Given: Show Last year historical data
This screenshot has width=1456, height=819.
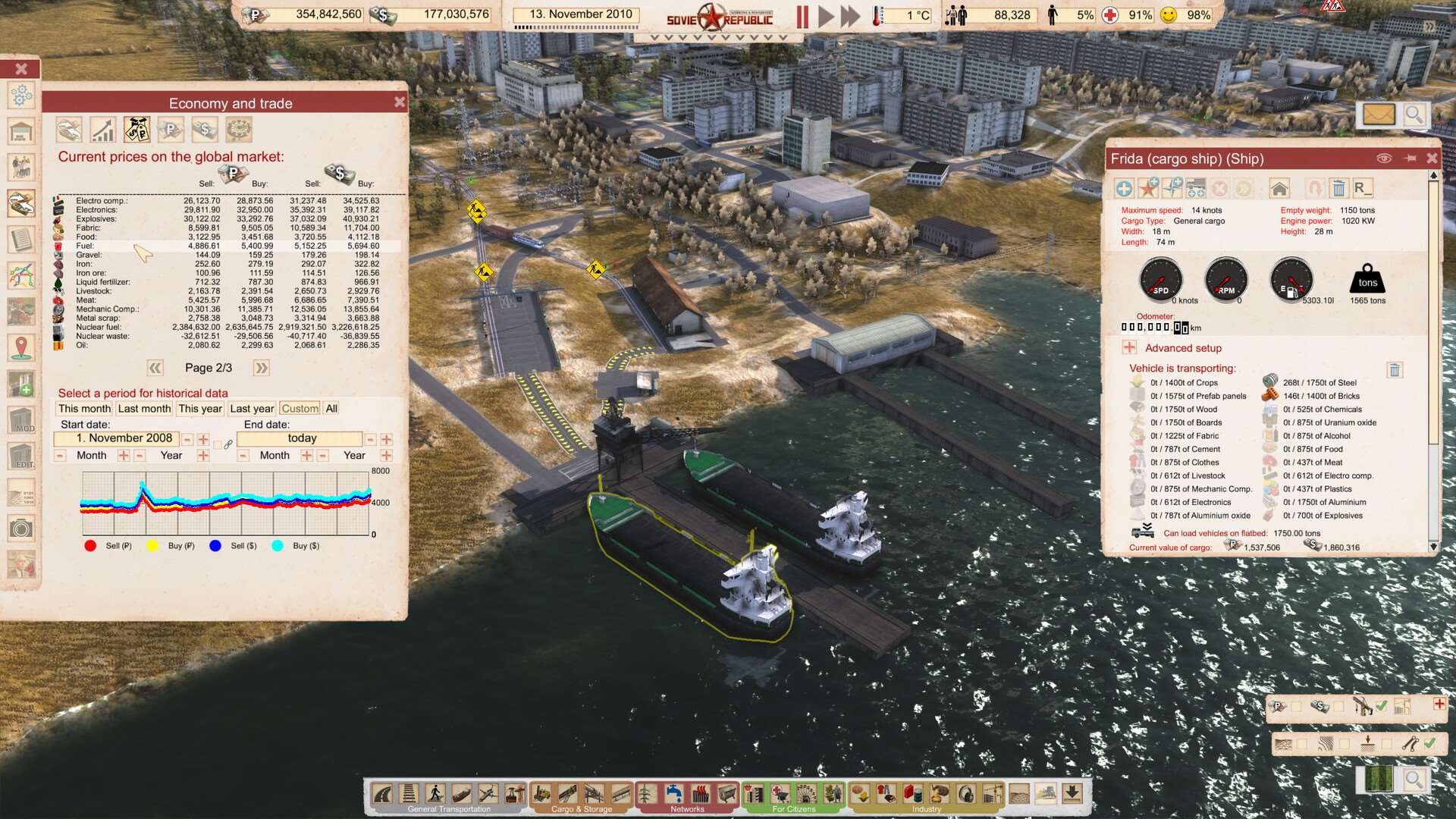Looking at the screenshot, I should (x=252, y=409).
